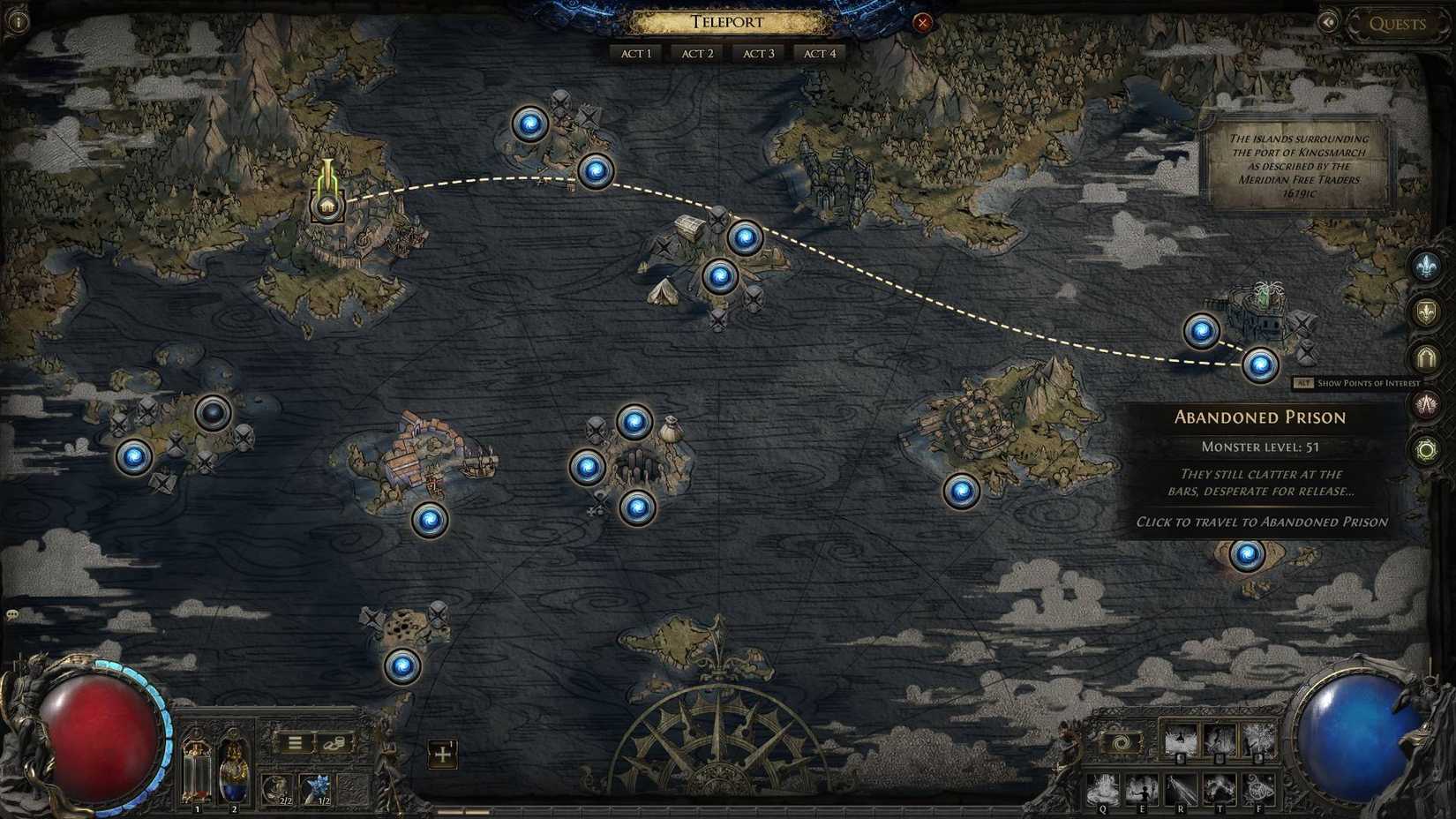Switch to the Act 2 tab
Screen dimensions: 1456x819
[696, 53]
